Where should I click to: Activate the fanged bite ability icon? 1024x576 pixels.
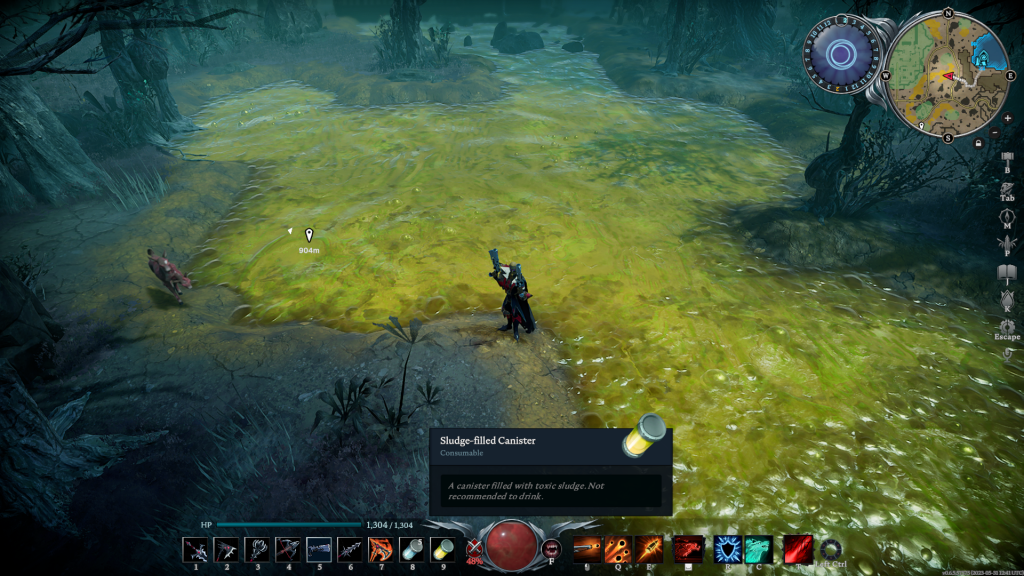pos(551,548)
